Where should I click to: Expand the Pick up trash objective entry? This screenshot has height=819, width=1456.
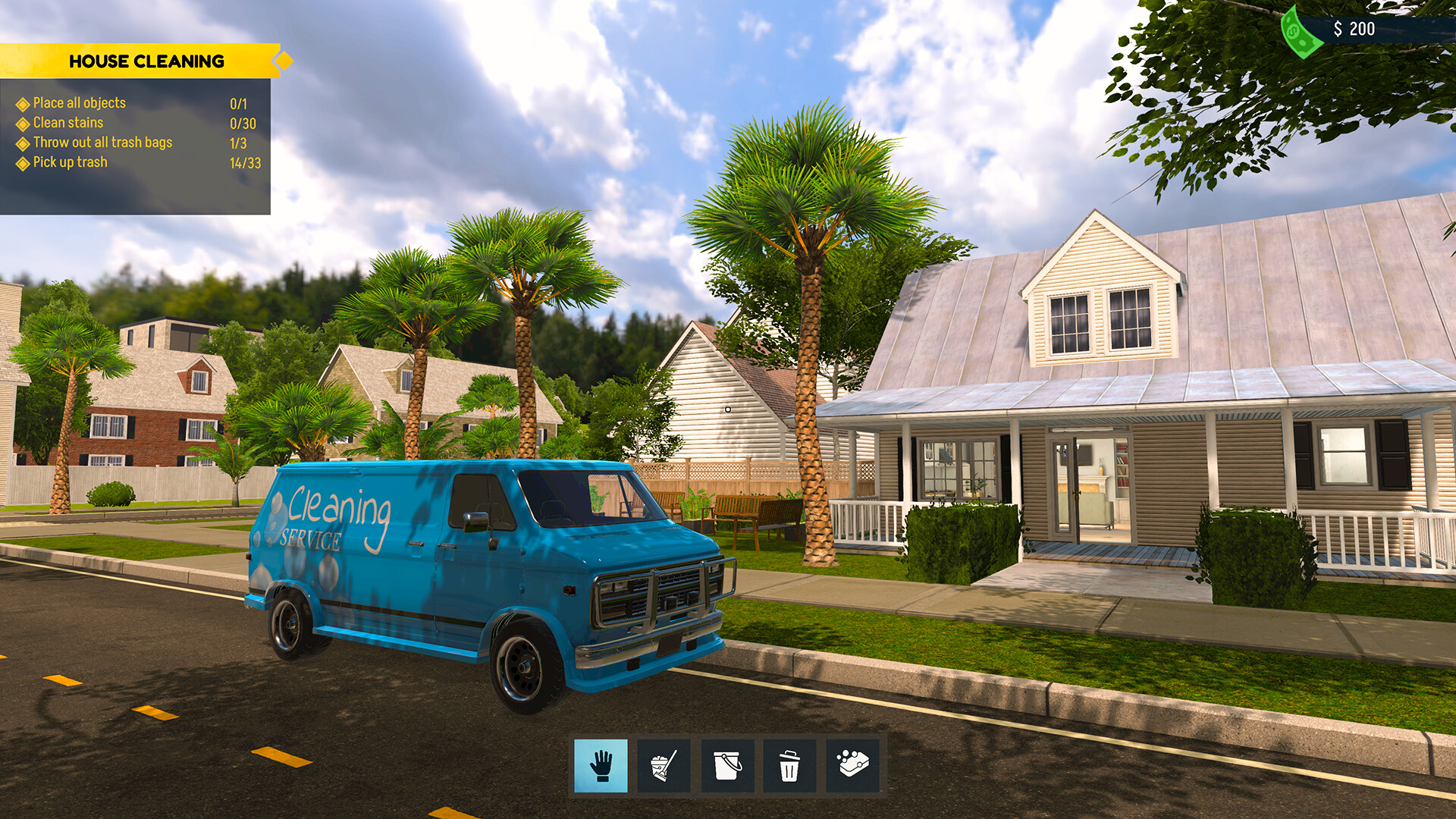point(69,162)
